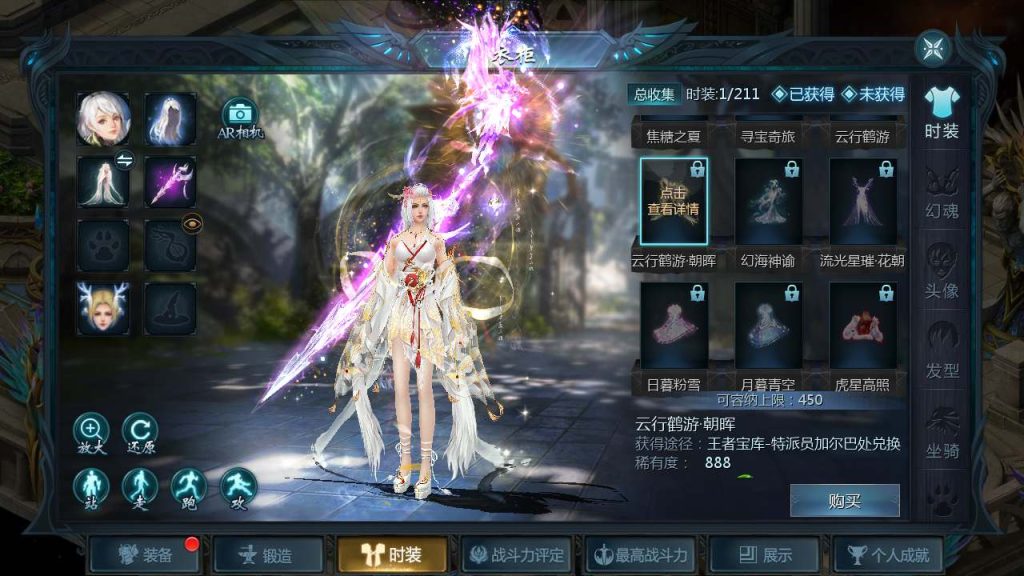Select the 幻魂 side category
This screenshot has height=576, width=1024.
[941, 196]
